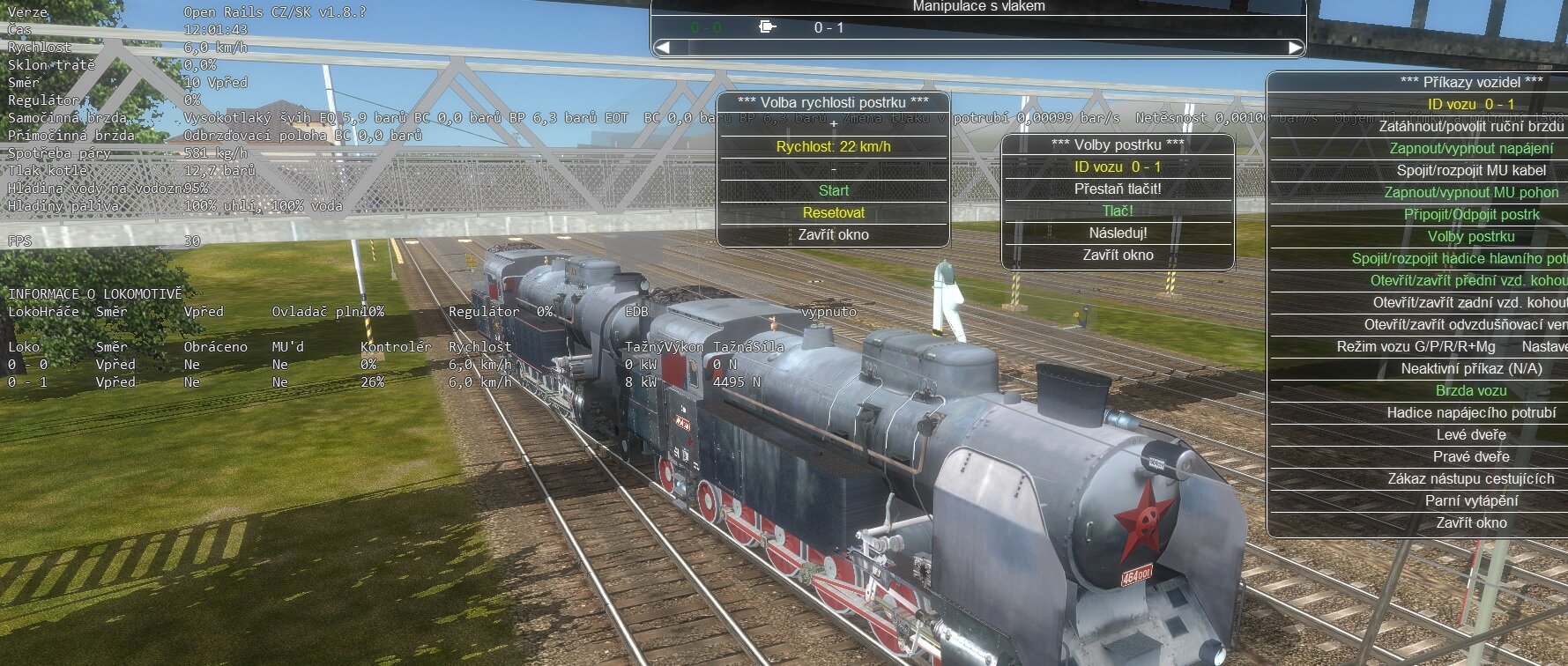The width and height of the screenshot is (1568, 666).
Task: Close the Volby postrku window
Action: coord(1117,255)
